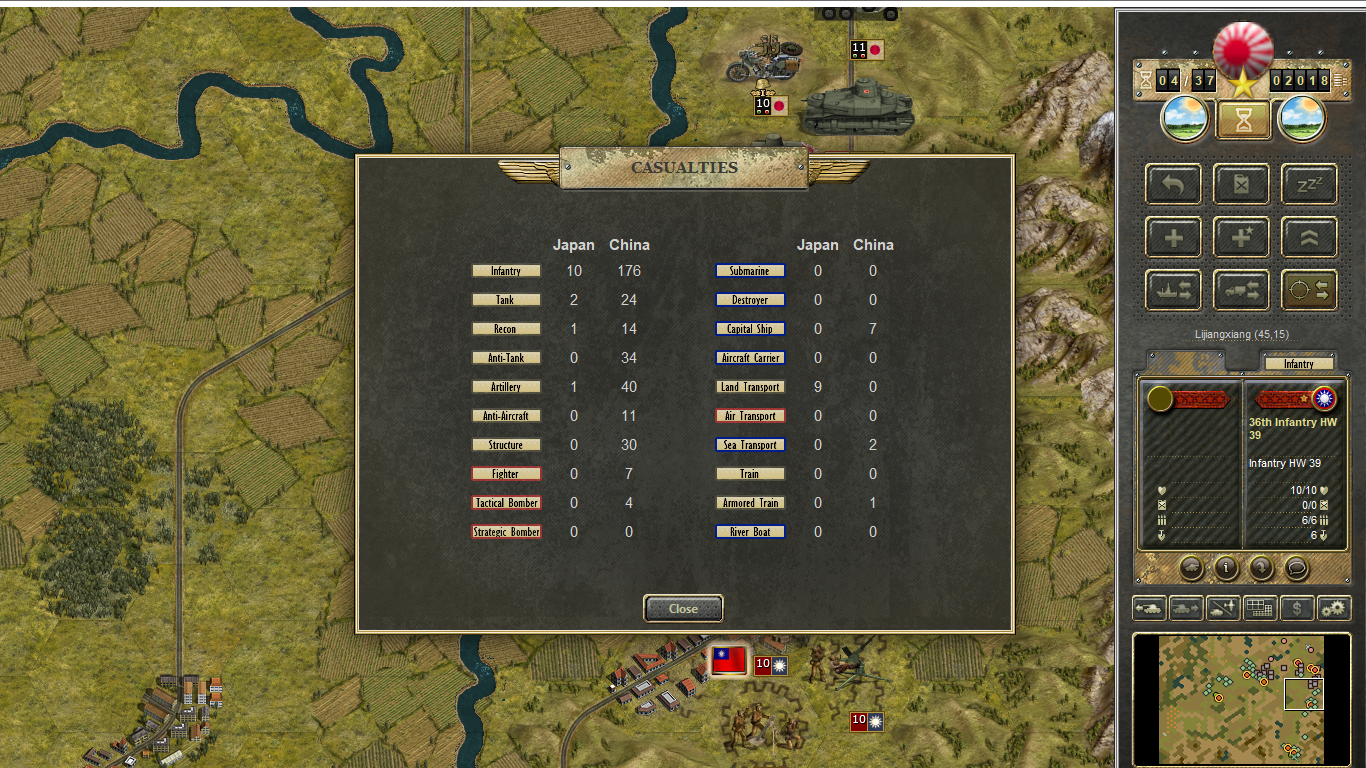Click the round tank icon under the unit panel
1366x768 pixels.
coord(1191,568)
